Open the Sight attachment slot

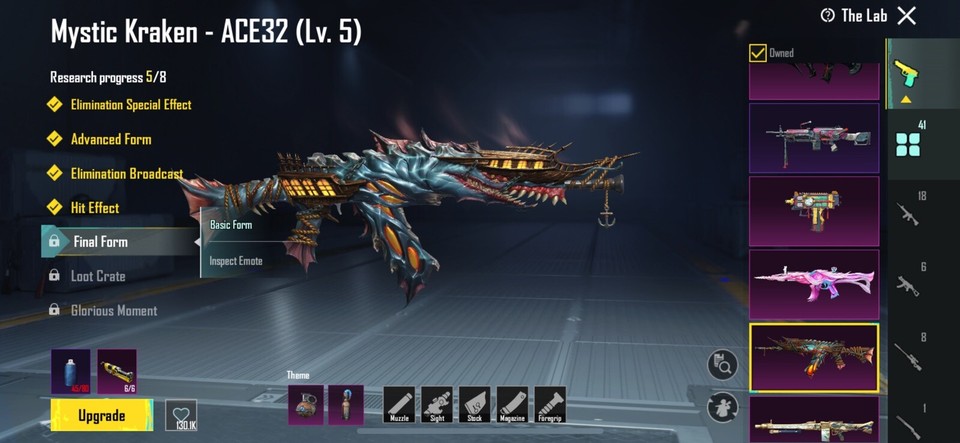click(437, 404)
